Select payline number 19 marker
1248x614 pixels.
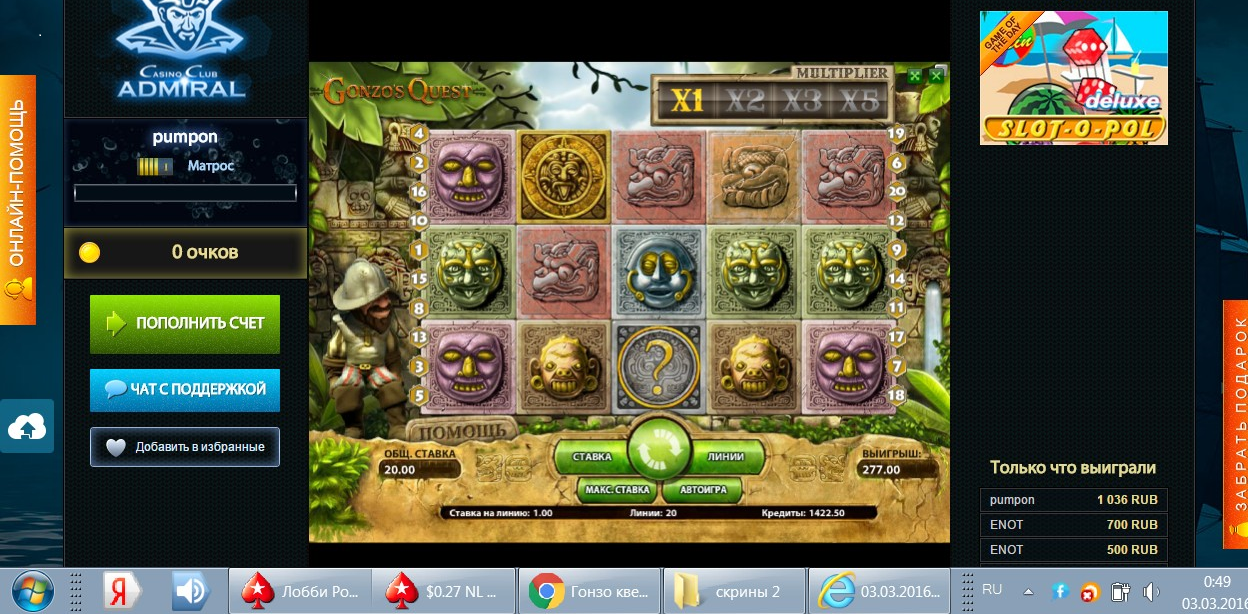pyautogui.click(x=897, y=133)
